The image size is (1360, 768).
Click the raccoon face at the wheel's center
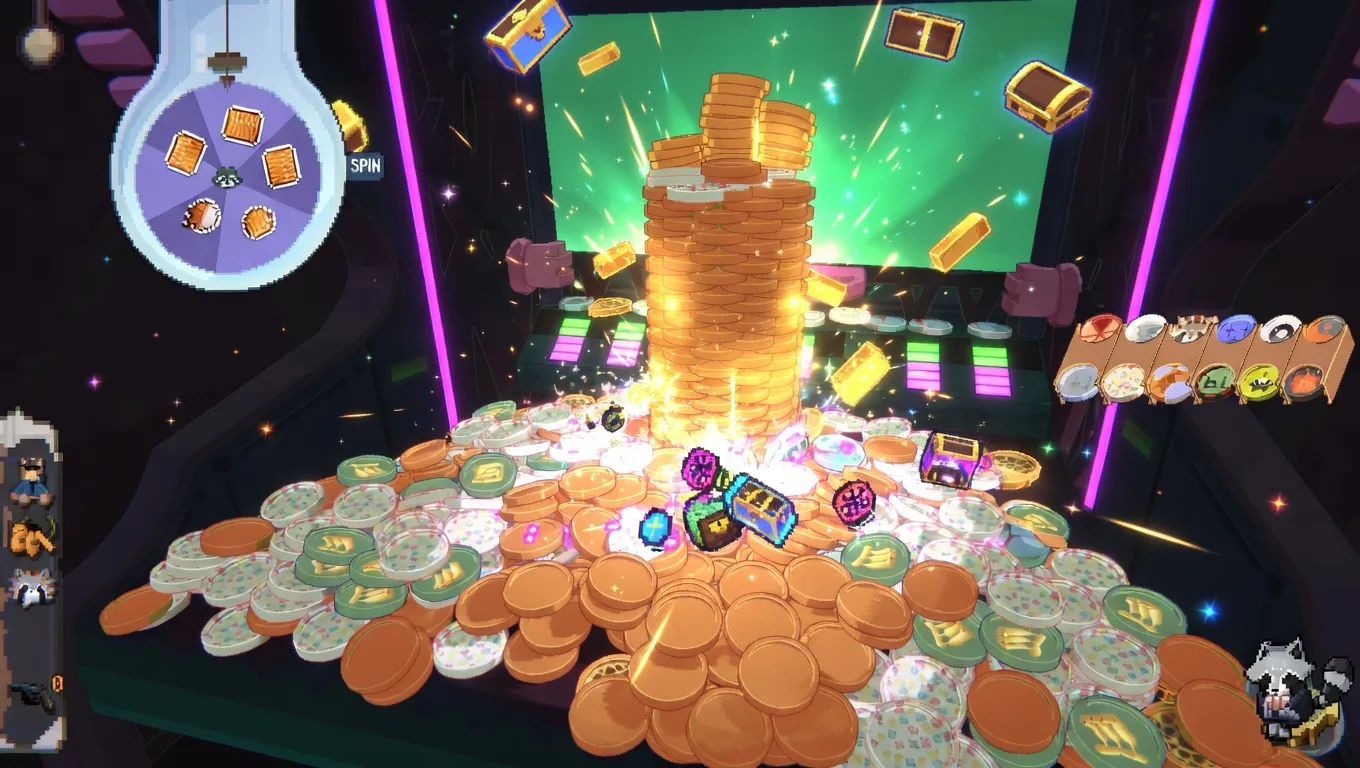click(225, 175)
